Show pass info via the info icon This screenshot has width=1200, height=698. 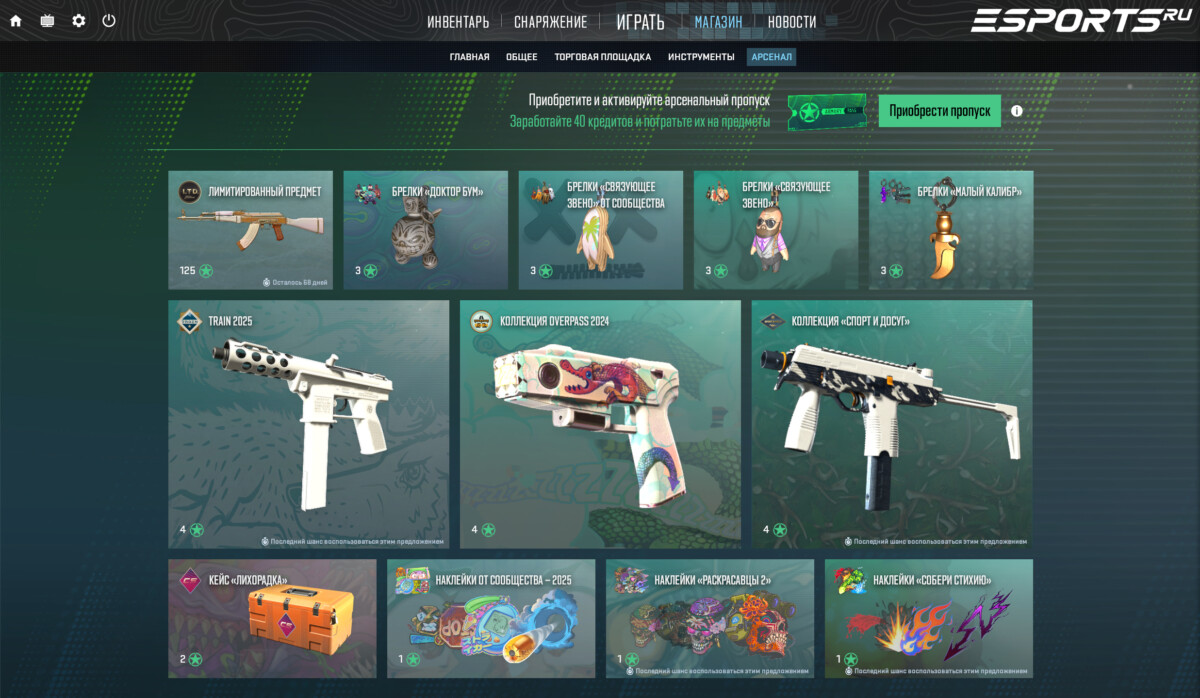[x=1017, y=111]
